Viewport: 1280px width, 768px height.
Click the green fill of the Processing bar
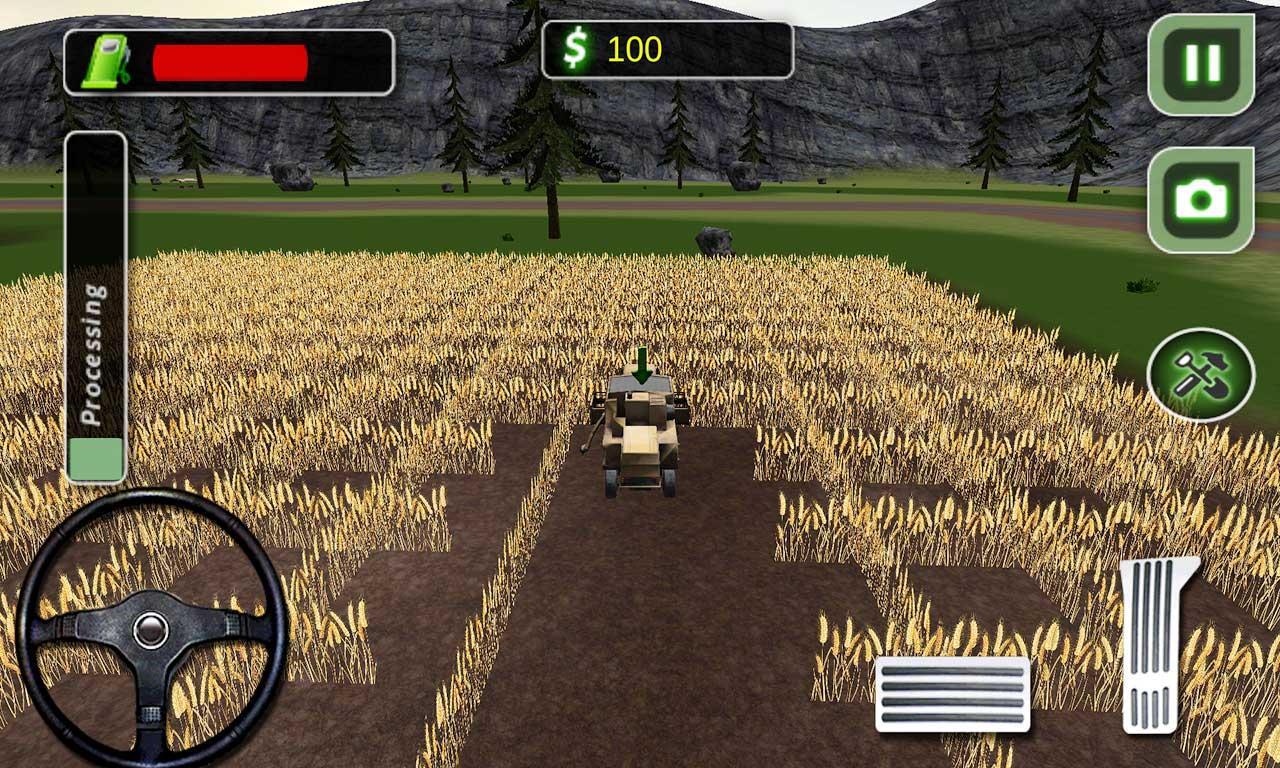[x=95, y=457]
